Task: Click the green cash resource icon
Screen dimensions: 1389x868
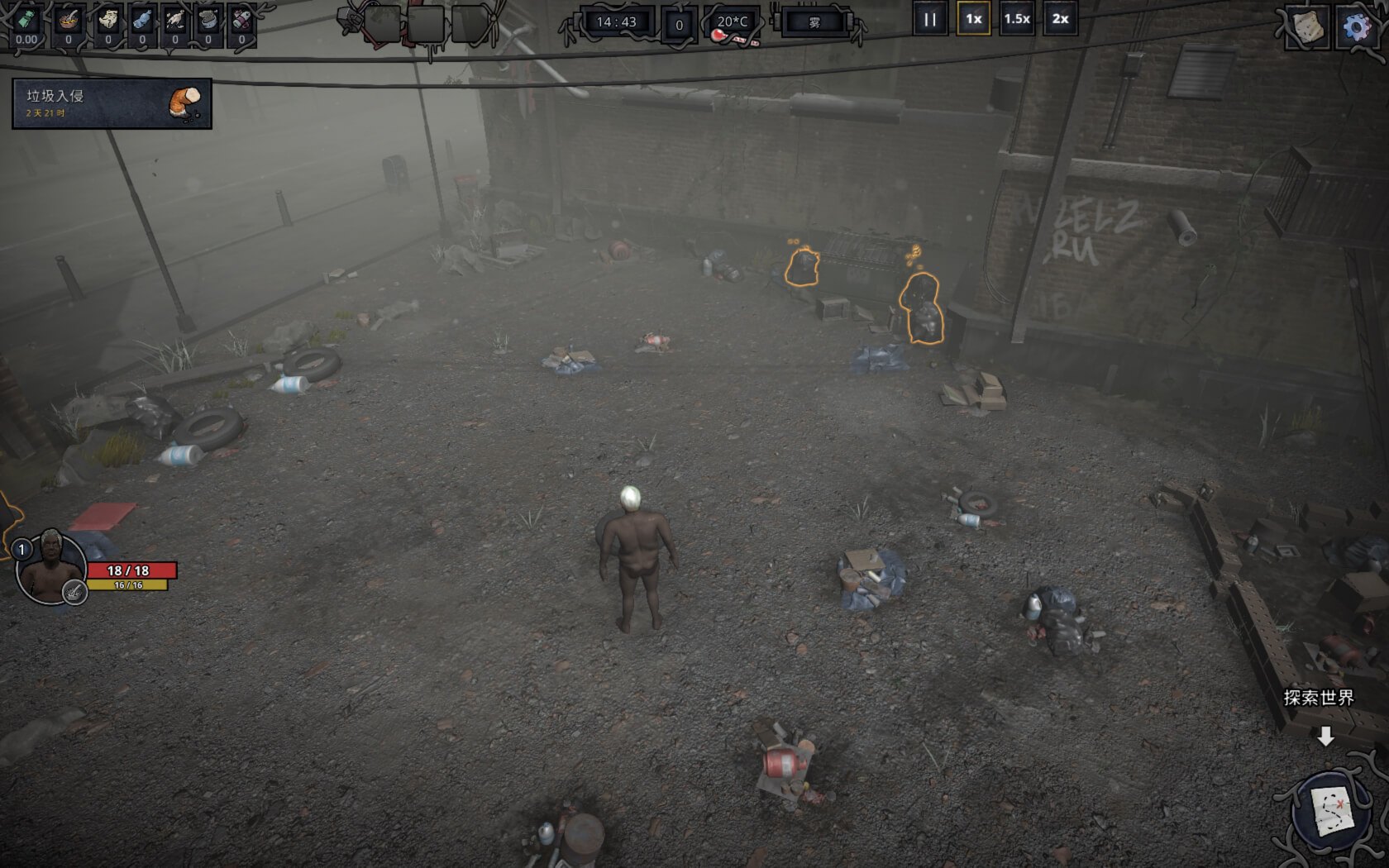Action: (26, 21)
